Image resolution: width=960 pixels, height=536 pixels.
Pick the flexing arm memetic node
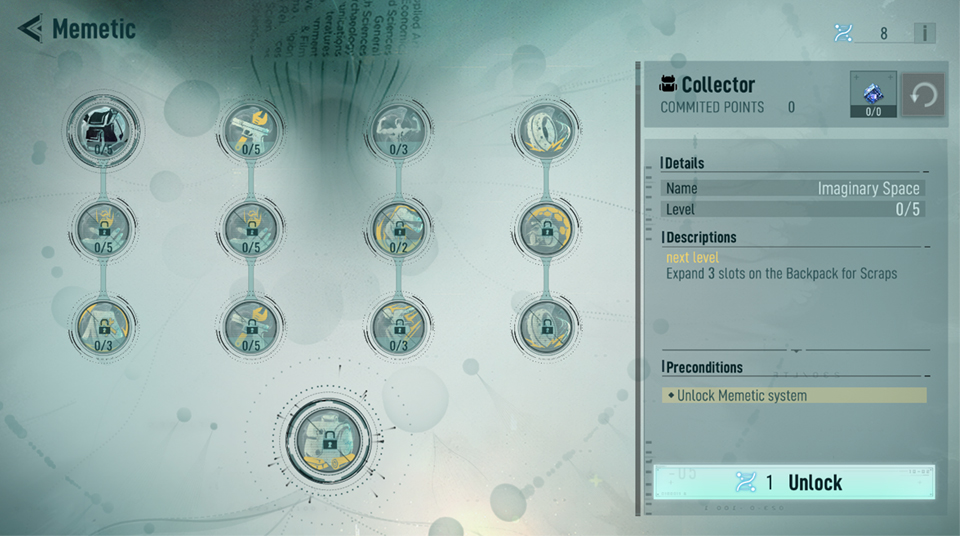coord(397,128)
